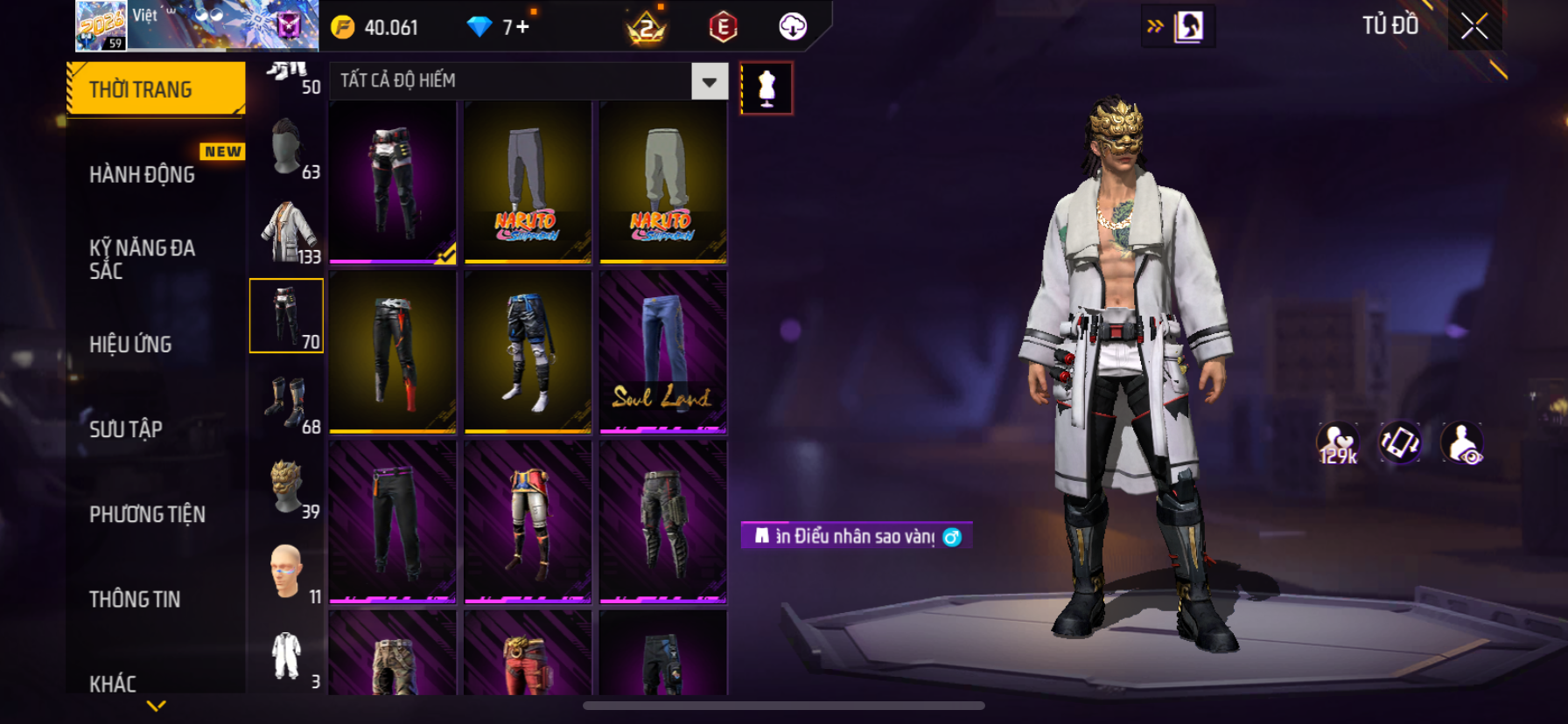
Task: Tap the rotate phone icon button
Action: (1400, 442)
